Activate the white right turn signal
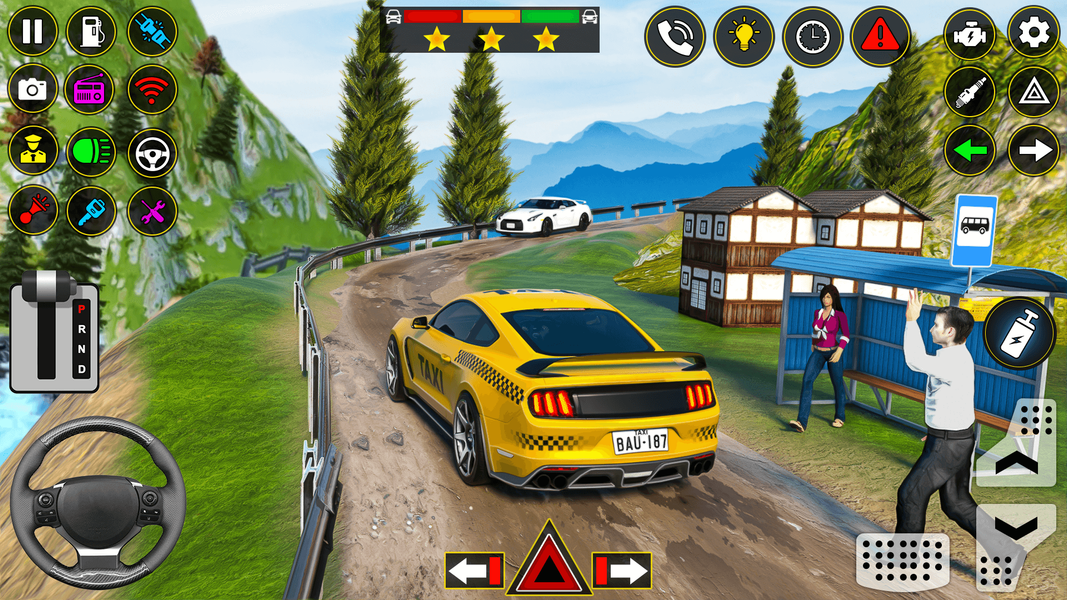 click(x=1033, y=151)
